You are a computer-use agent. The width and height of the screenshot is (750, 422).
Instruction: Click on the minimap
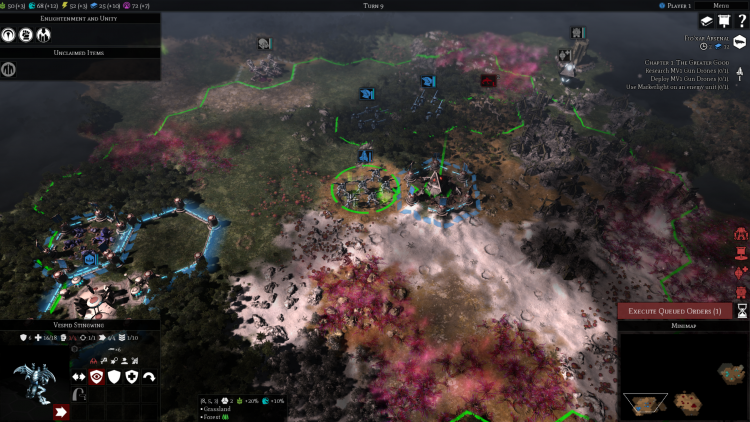pyautogui.click(x=684, y=376)
